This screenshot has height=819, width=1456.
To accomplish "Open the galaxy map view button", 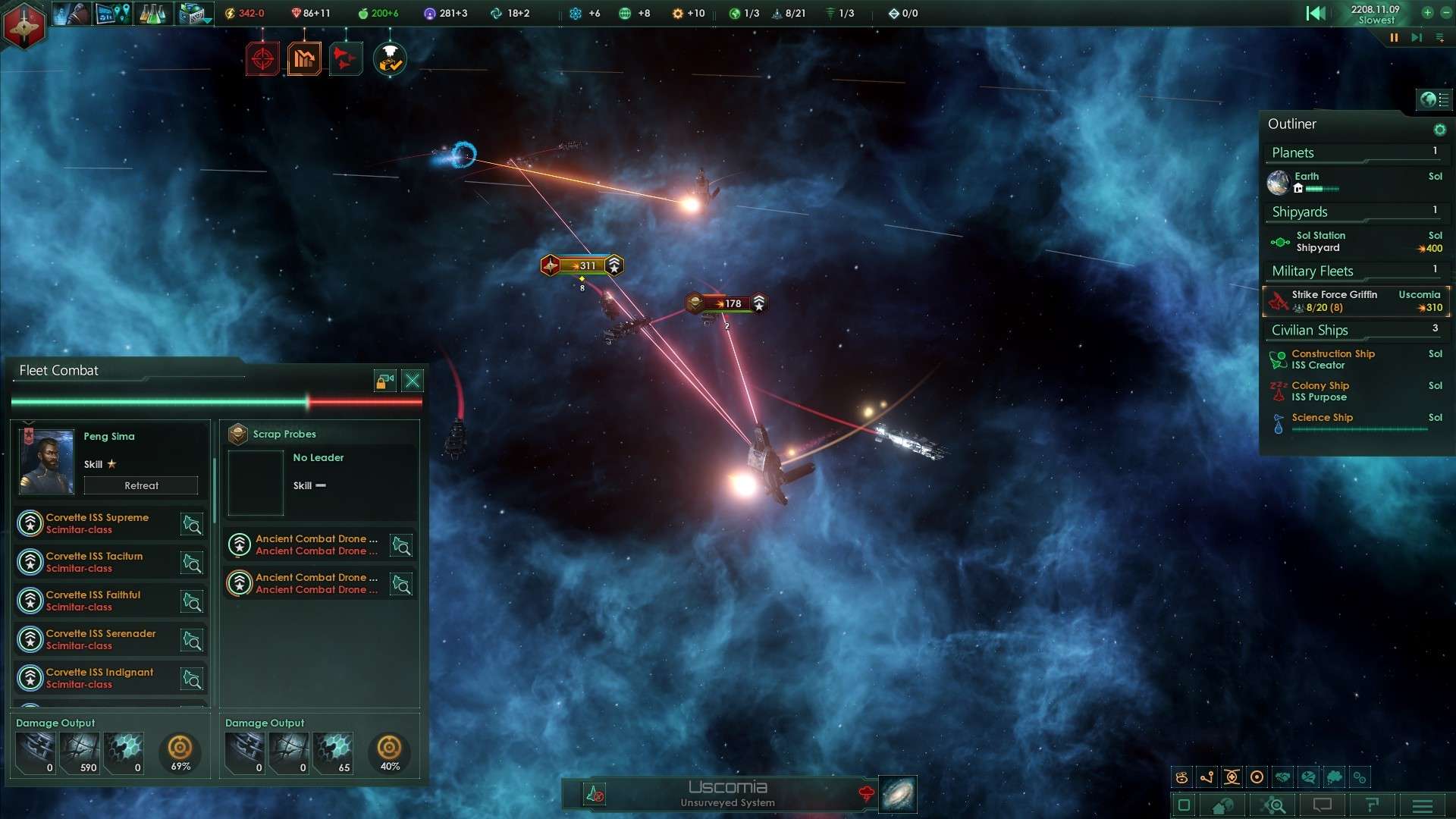I will pyautogui.click(x=898, y=794).
